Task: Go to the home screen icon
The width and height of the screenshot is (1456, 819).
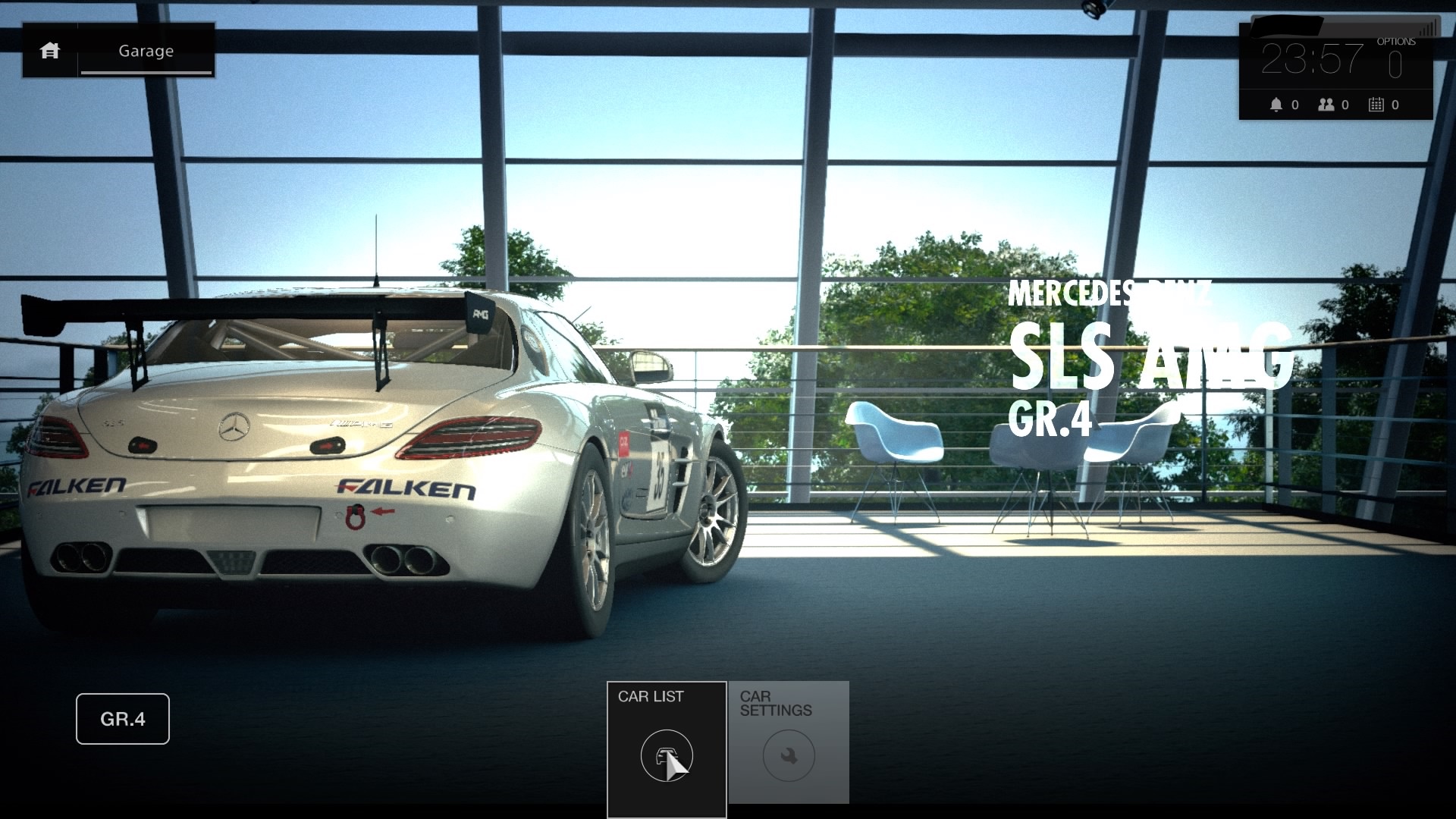Action: (50, 51)
